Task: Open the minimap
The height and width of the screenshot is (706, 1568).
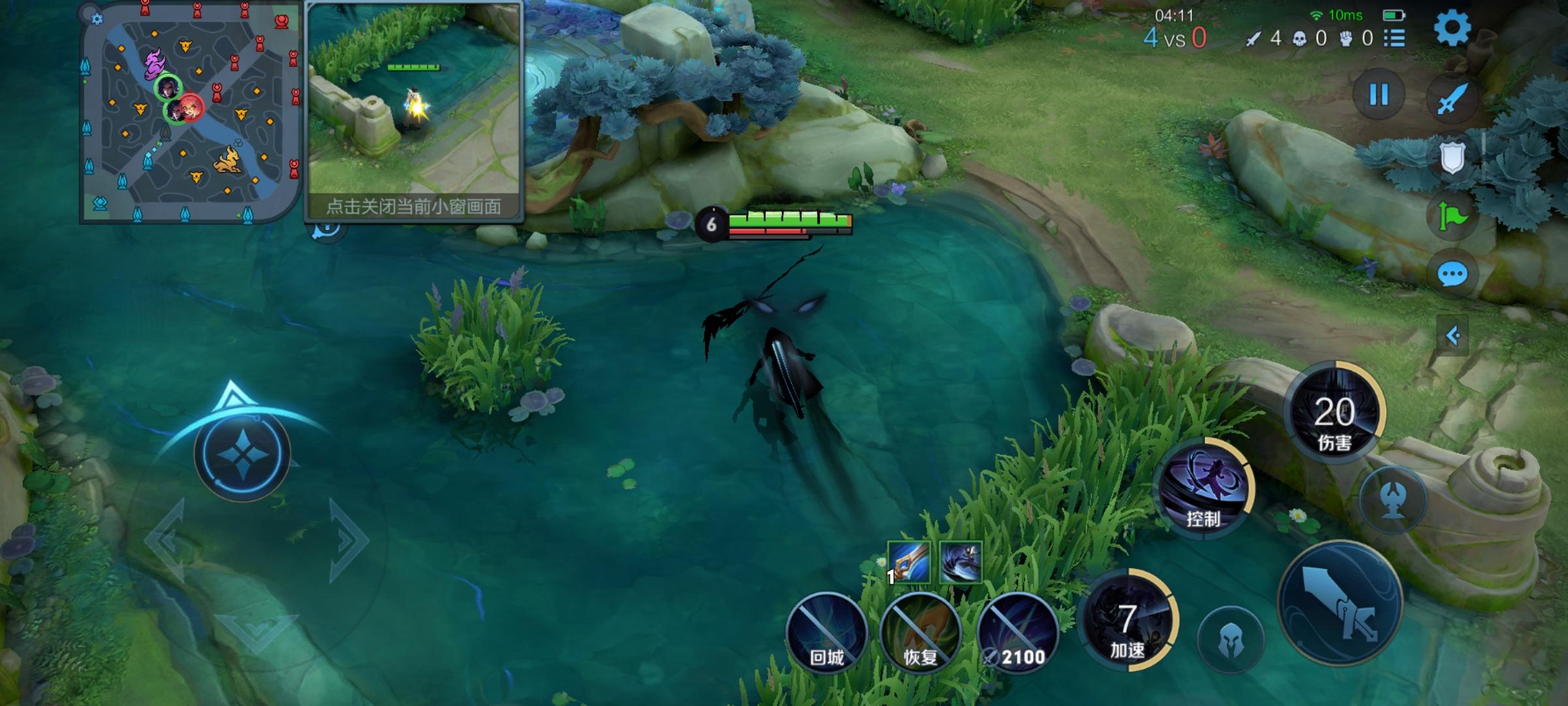Action: [x=189, y=112]
